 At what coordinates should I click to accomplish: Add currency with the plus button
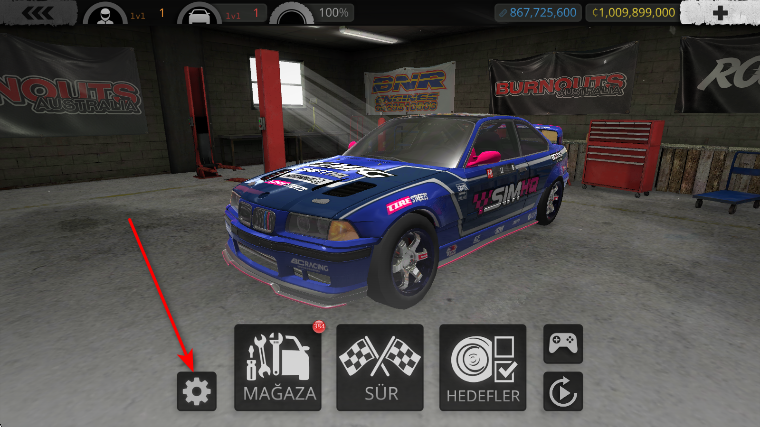721,13
